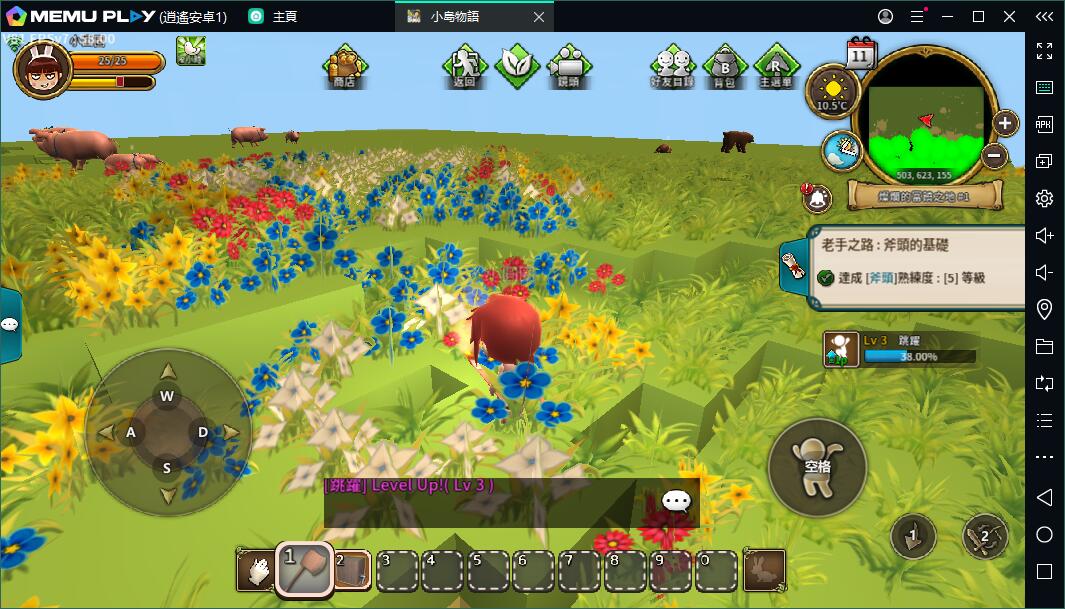Viewport: 1065px width, 609px height.
Task: Tap the 空格 jump button
Action: click(x=816, y=466)
